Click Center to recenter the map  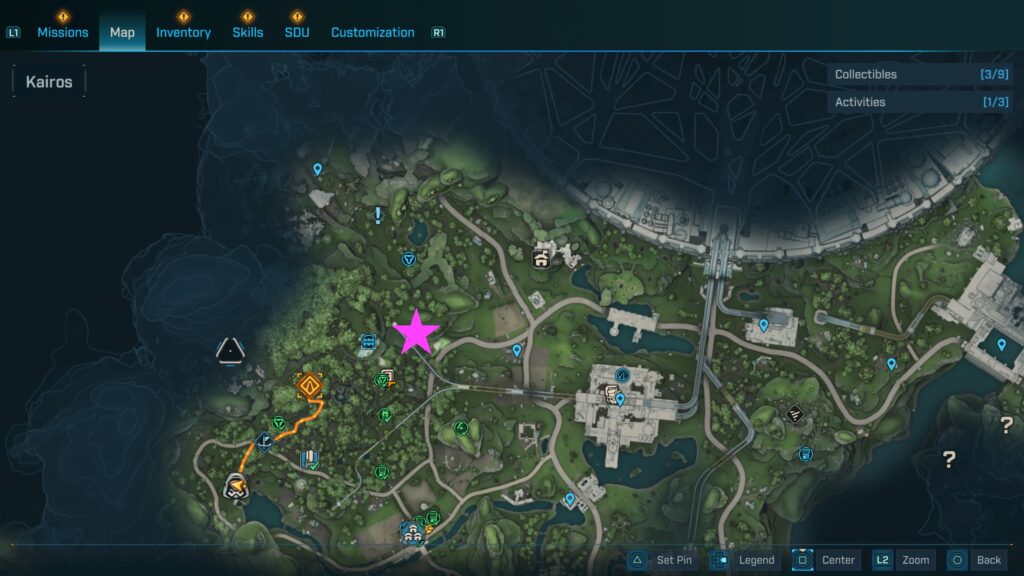(x=826, y=560)
